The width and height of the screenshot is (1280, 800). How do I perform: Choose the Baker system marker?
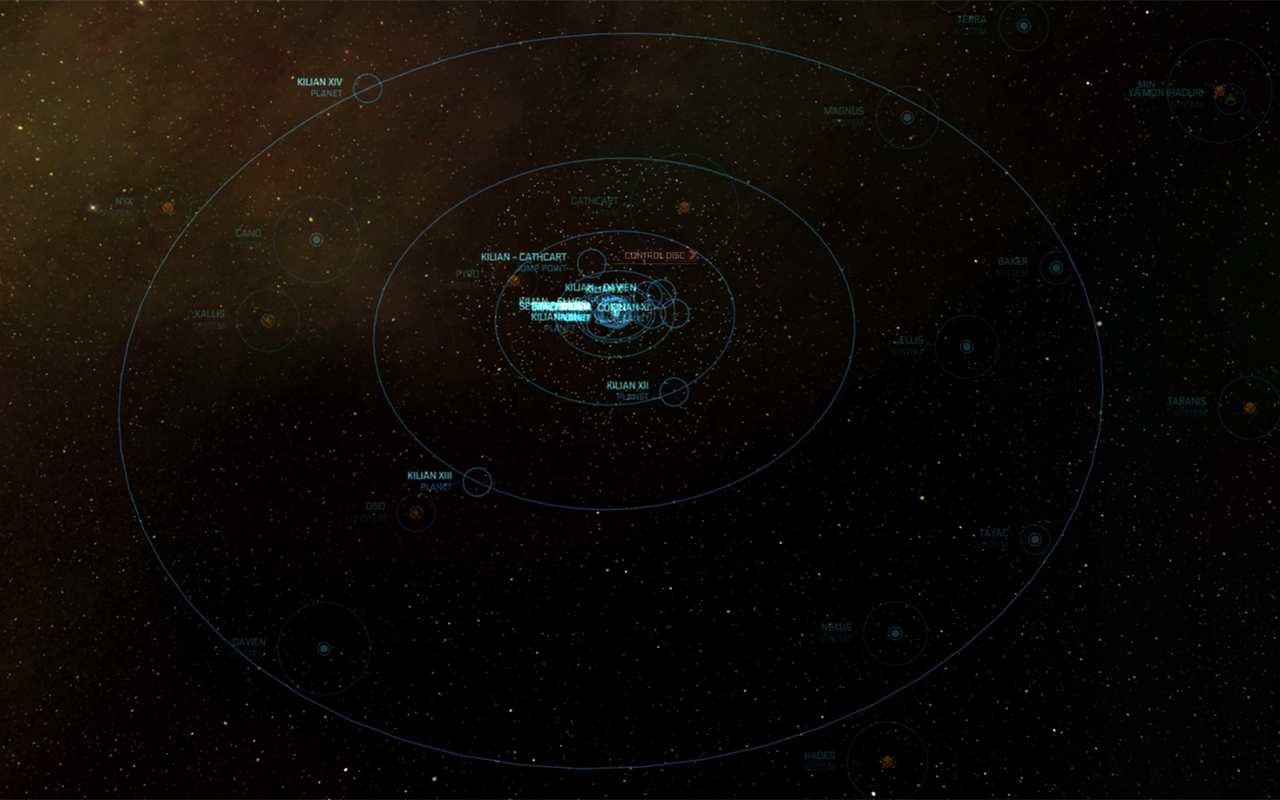pos(1056,267)
